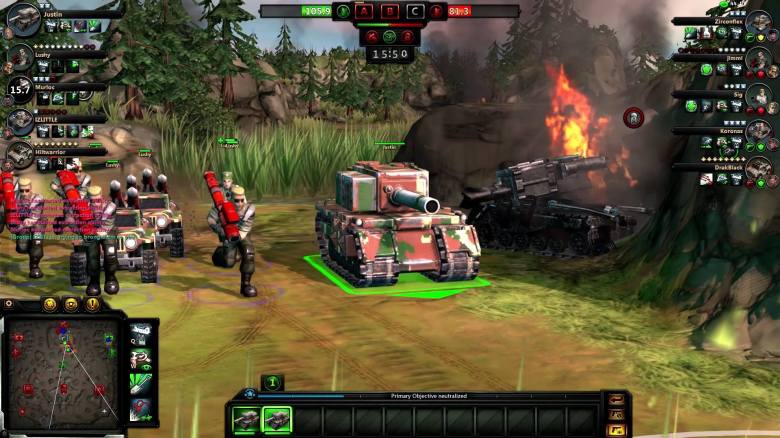Viewport: 780px width, 438px height.
Task: Choose control group 1 tab
Action: [x=272, y=382]
